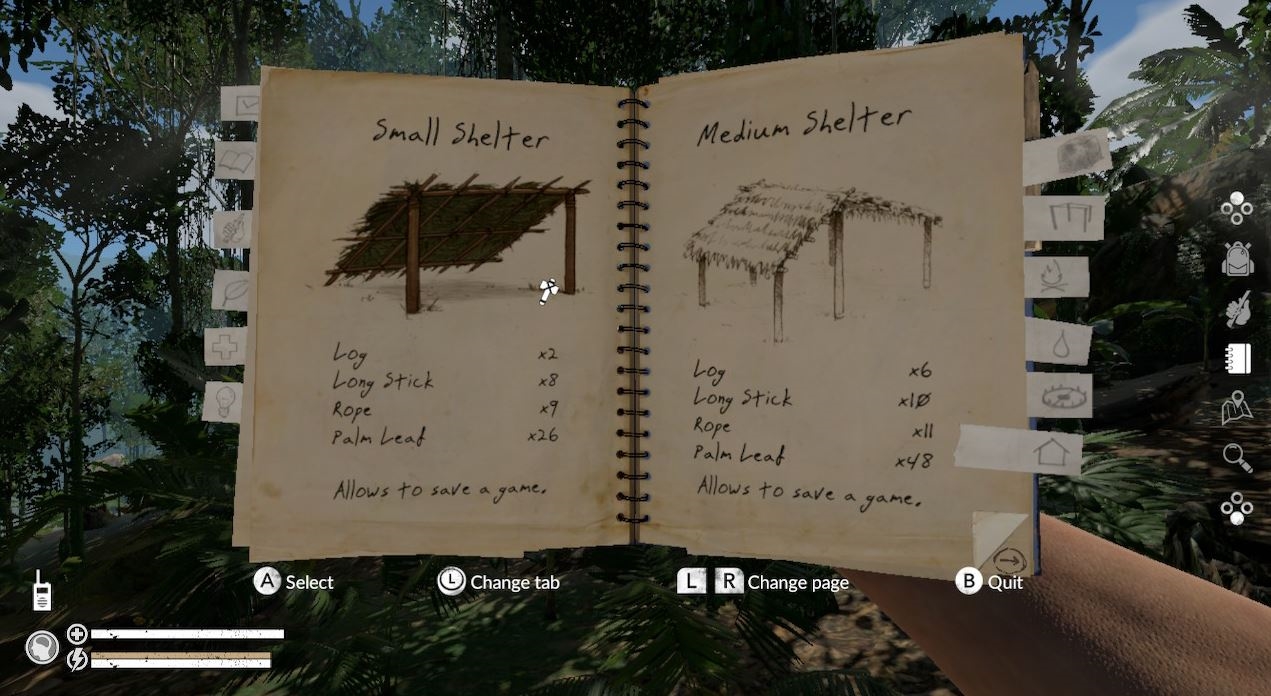Open the open-book story tab

coord(236,160)
